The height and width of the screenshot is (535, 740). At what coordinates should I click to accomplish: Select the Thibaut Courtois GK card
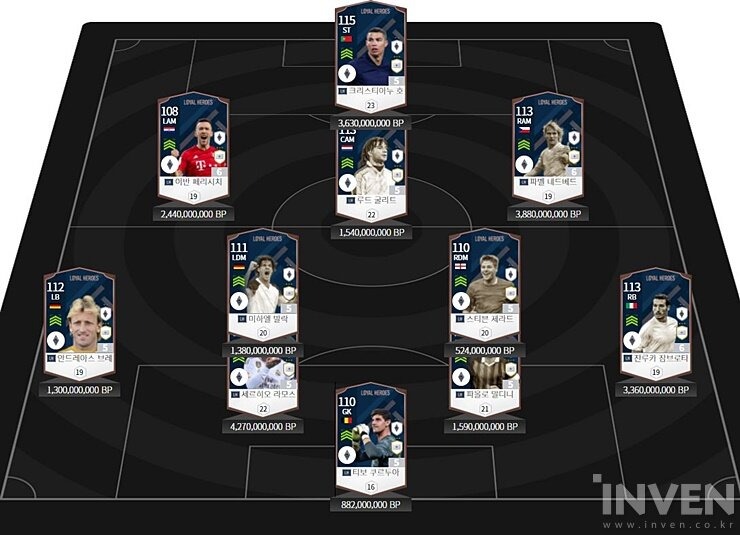[370, 435]
